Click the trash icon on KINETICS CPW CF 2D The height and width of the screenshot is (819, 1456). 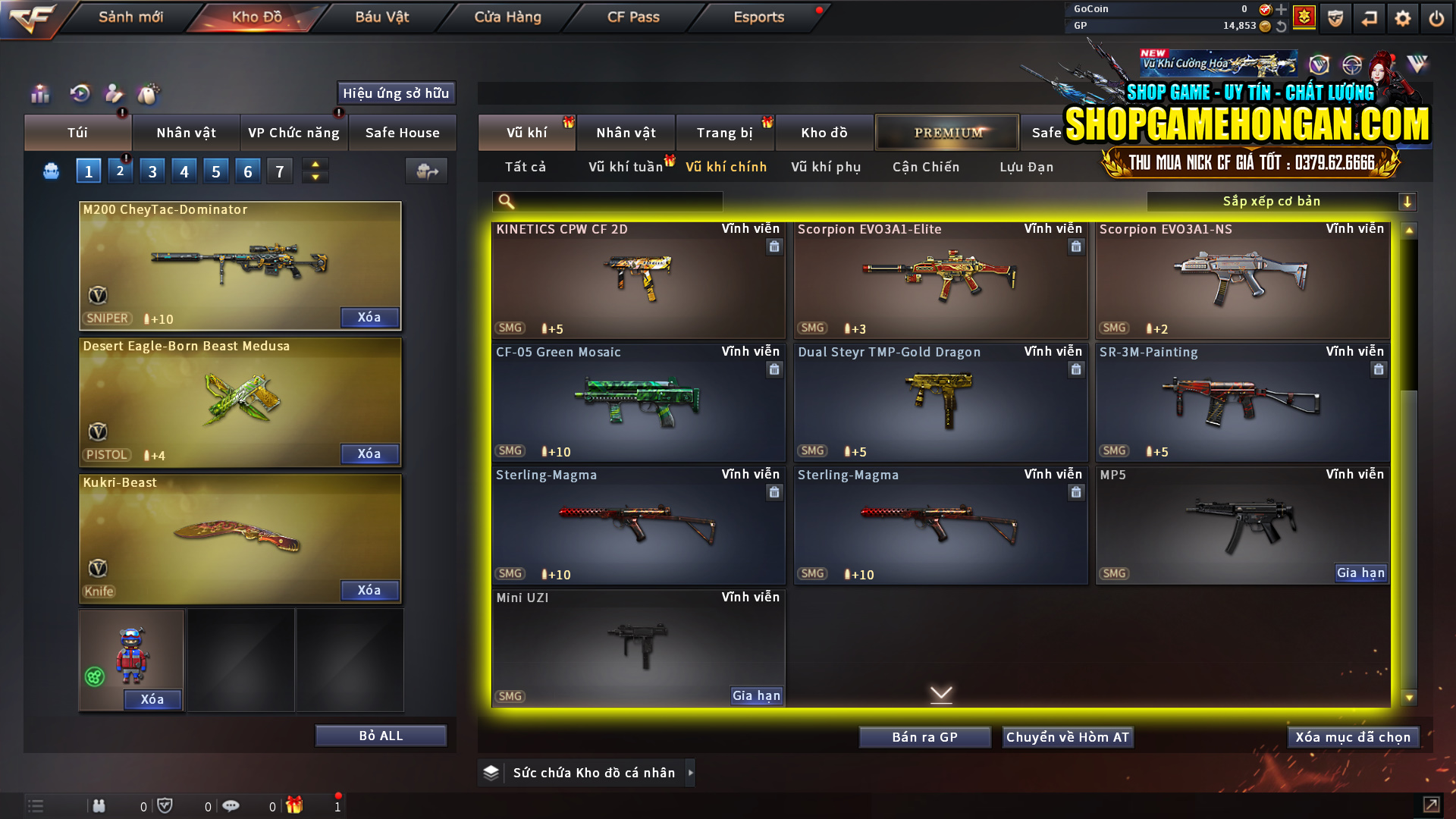pos(774,246)
